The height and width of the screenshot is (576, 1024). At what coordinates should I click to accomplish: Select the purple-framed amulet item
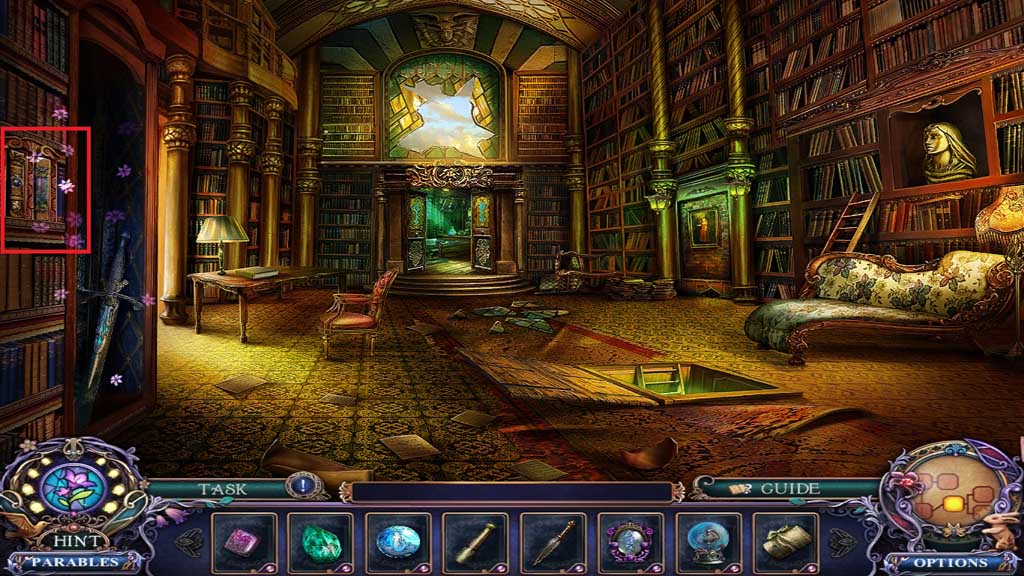(x=630, y=543)
